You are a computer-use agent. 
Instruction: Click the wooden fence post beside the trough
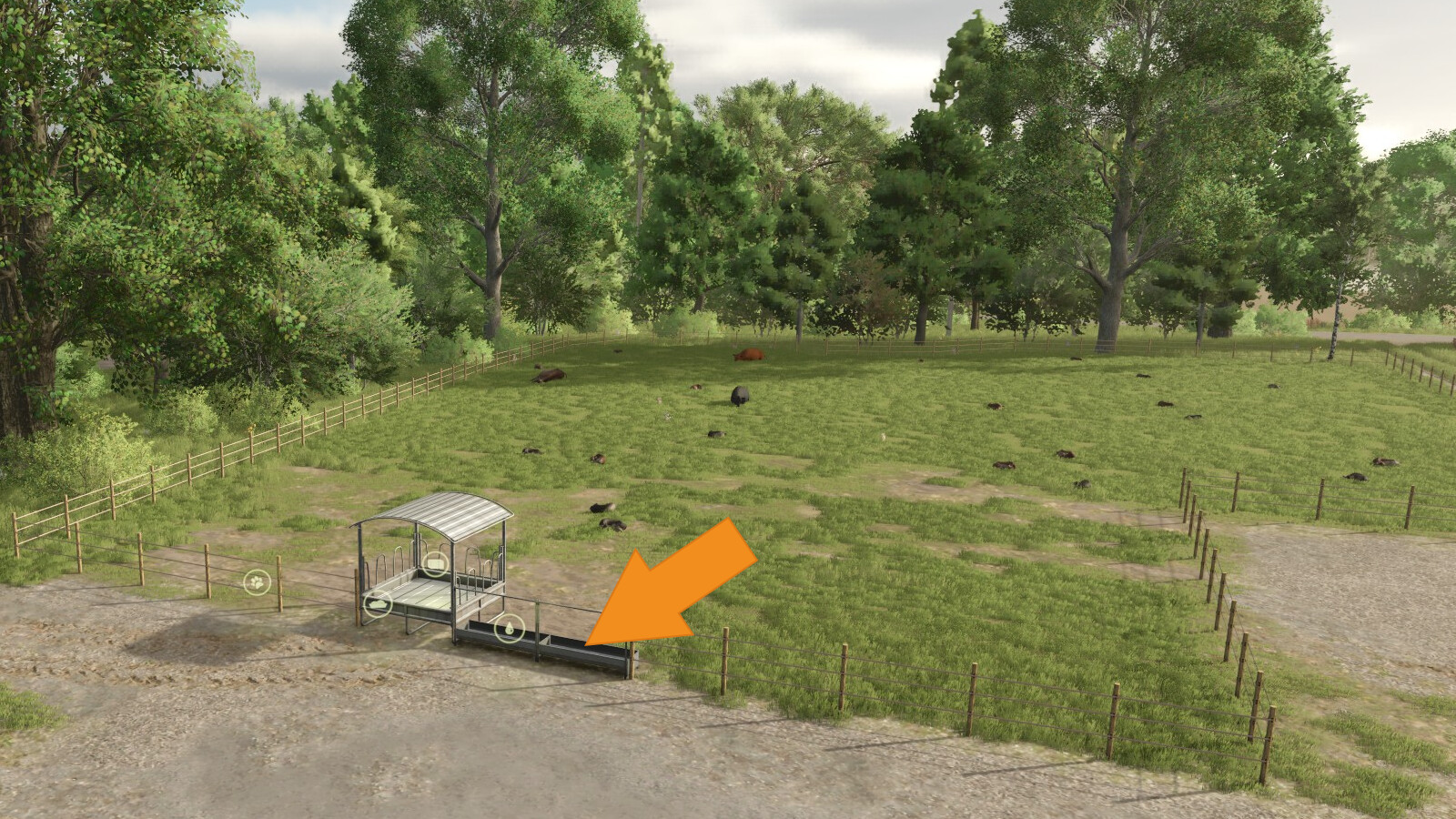(632, 660)
